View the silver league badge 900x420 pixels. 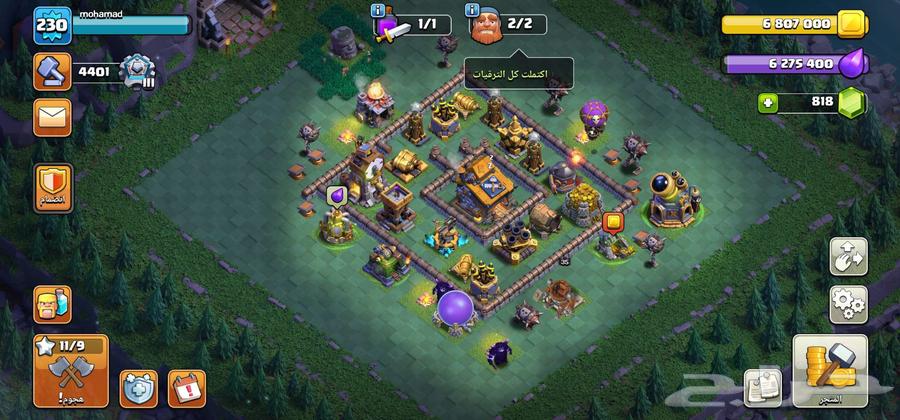[x=132, y=71]
